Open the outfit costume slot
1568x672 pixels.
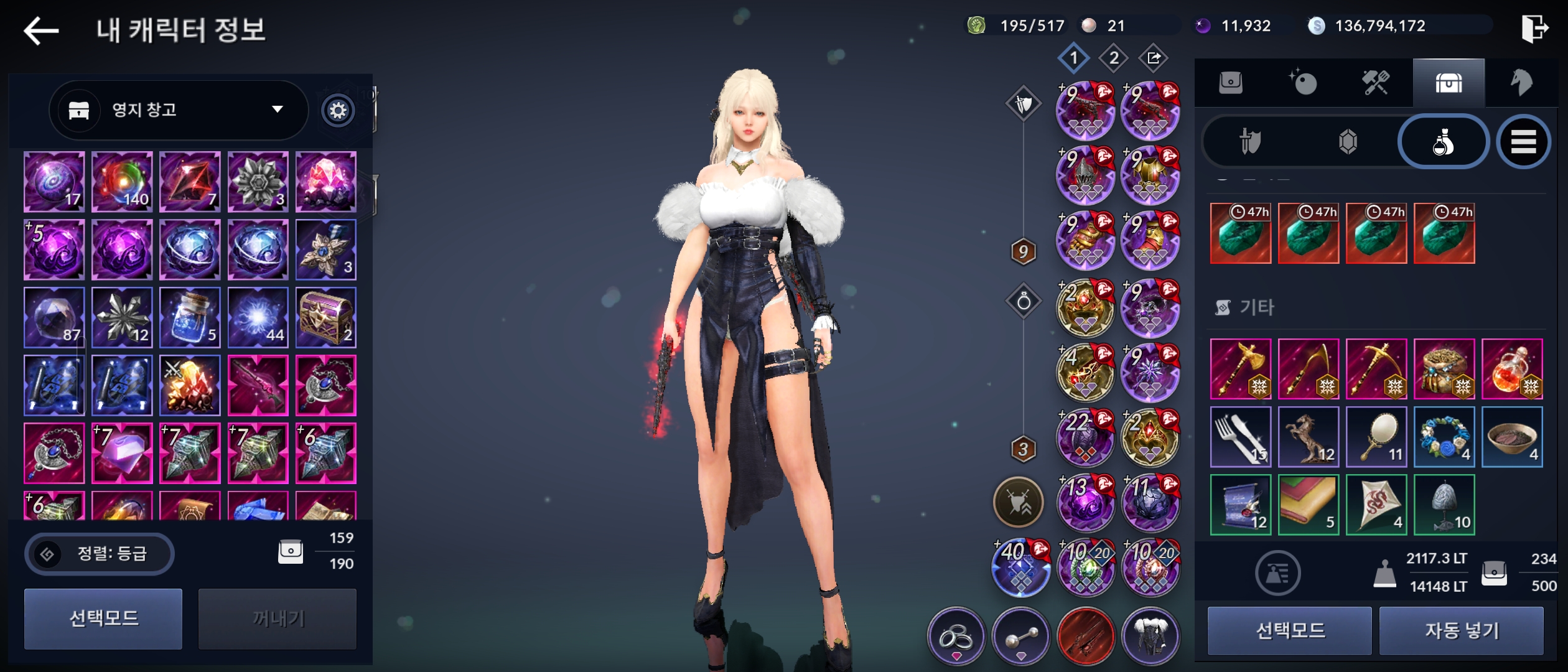click(1150, 636)
